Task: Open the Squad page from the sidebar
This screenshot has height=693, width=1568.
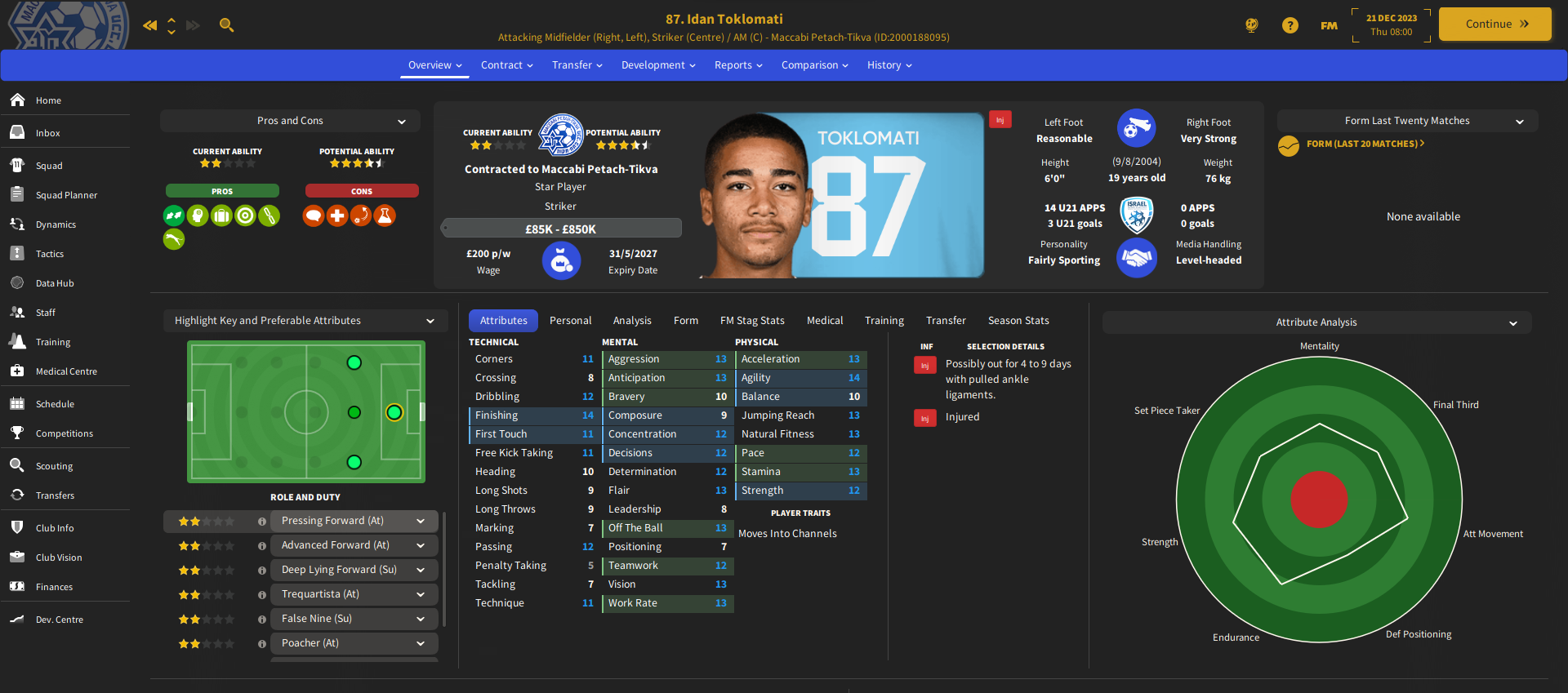Action: (49, 166)
